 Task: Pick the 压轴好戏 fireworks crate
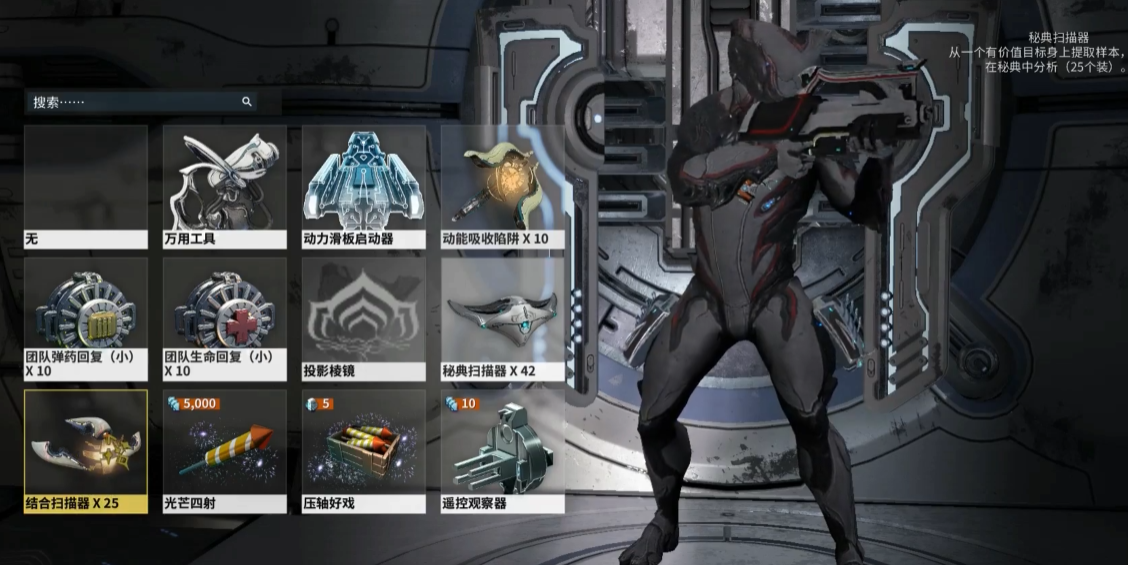[x=364, y=450]
